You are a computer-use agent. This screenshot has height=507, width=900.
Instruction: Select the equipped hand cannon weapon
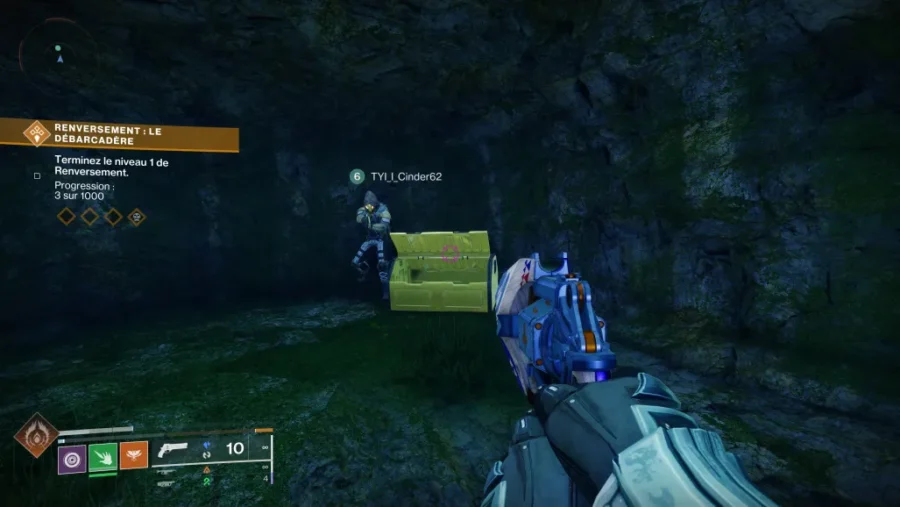pos(175,451)
